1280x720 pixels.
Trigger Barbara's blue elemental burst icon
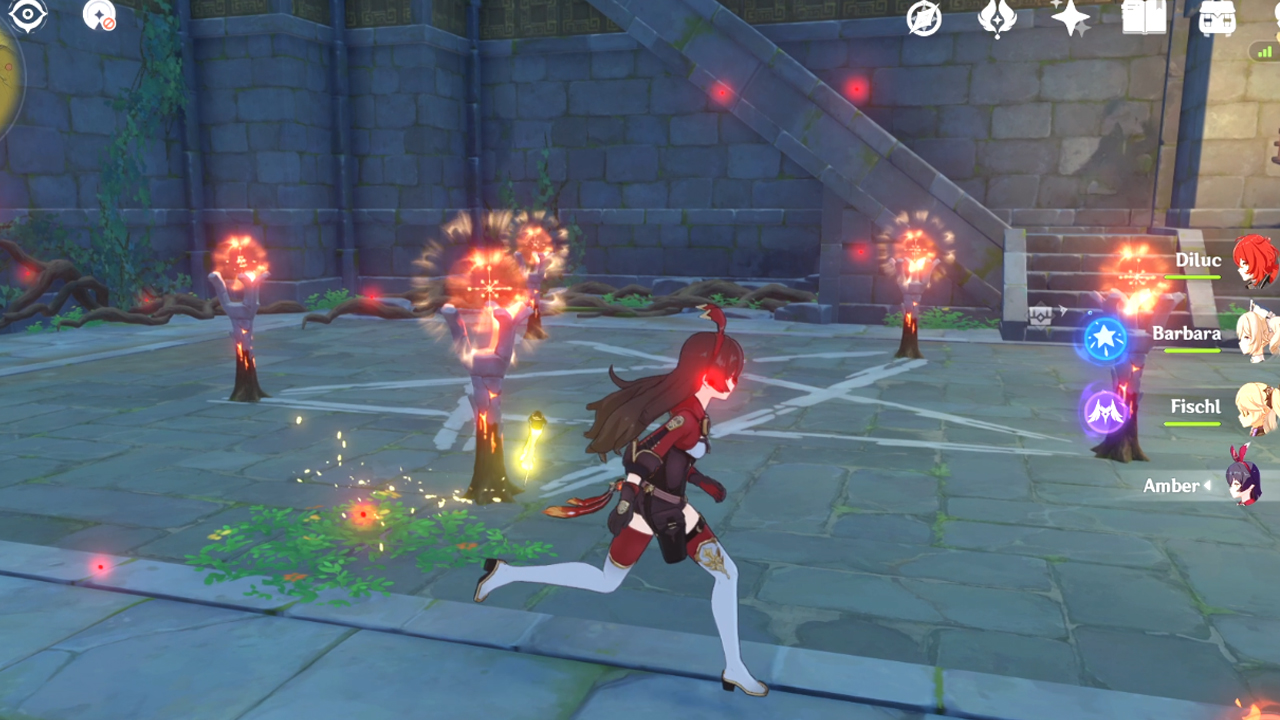pyautogui.click(x=1105, y=340)
